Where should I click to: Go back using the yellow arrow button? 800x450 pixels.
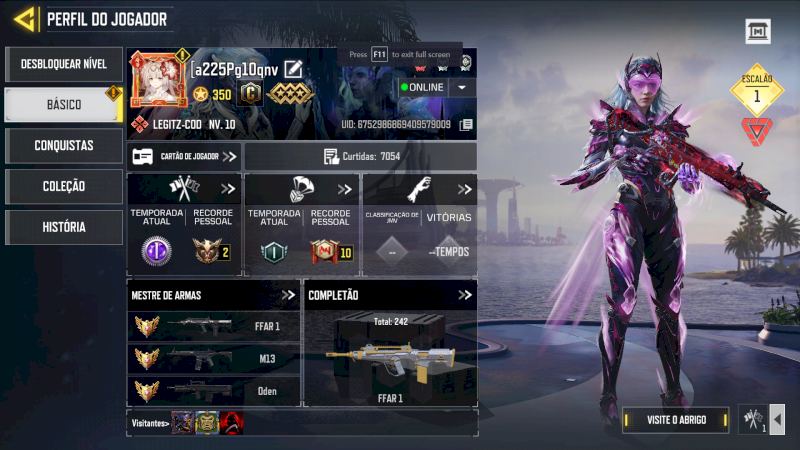[x=26, y=18]
